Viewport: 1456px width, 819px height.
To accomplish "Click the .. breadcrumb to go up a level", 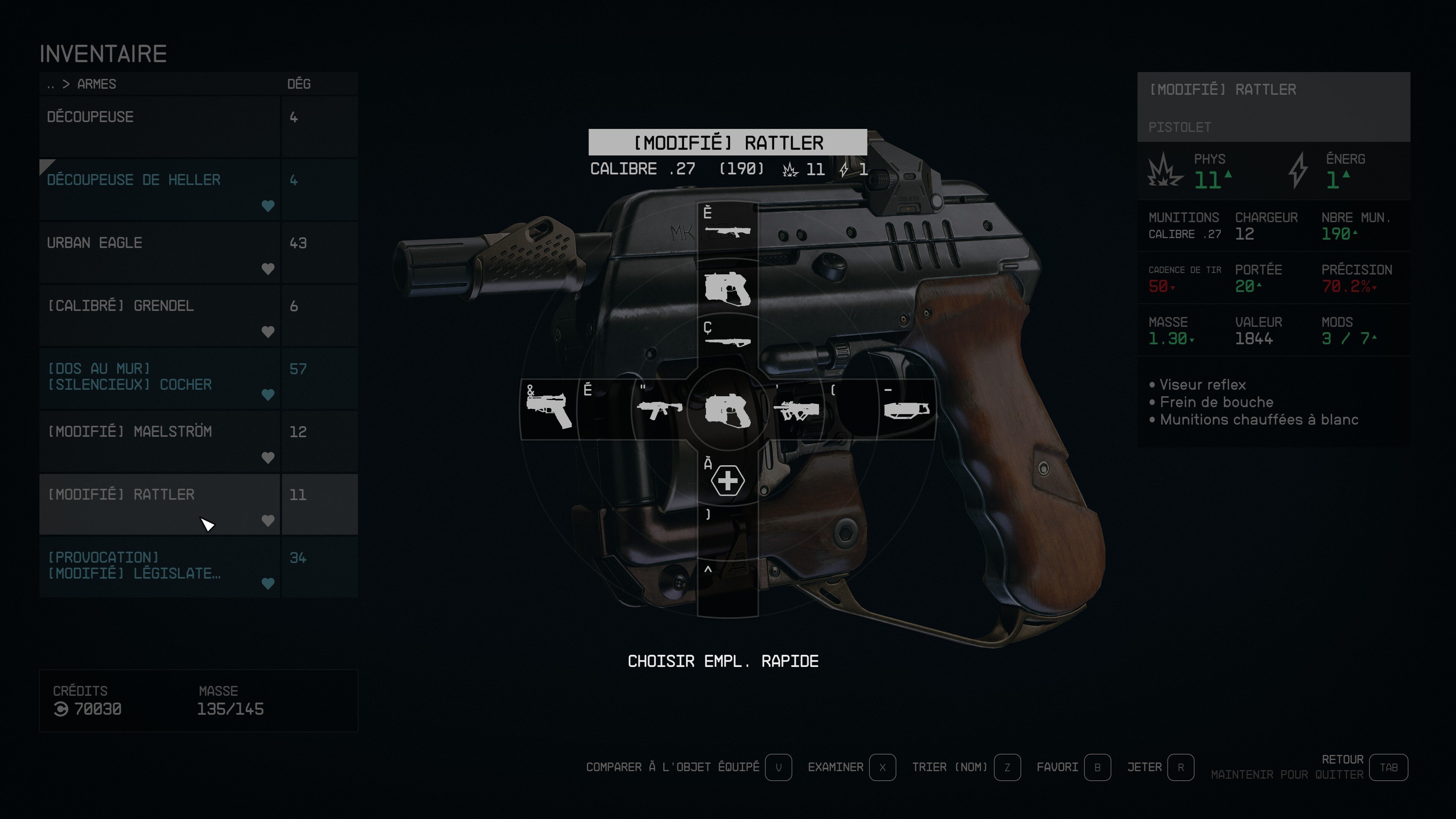I will 50,84.
